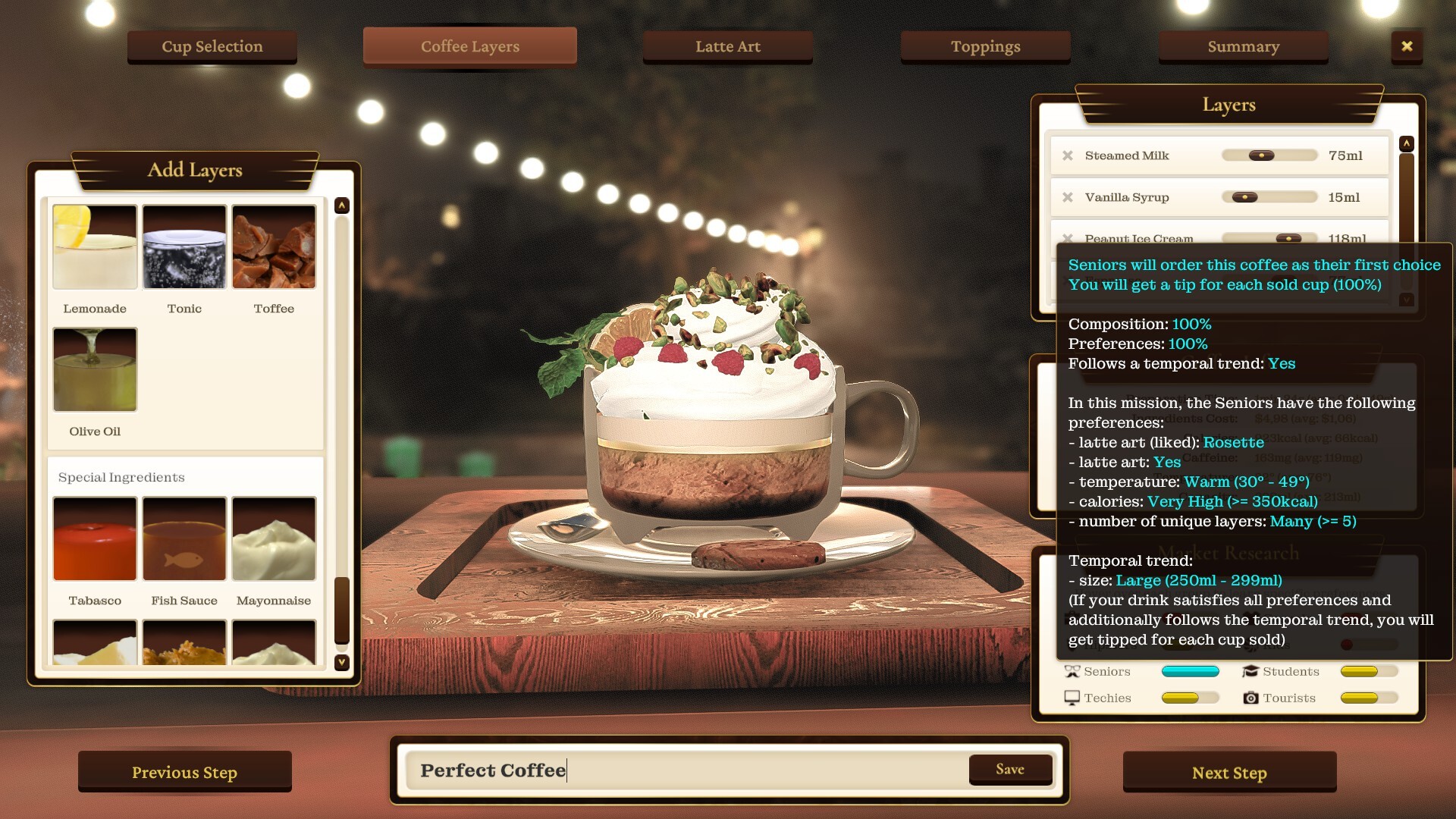Select the Toffee ingredient

274,246
